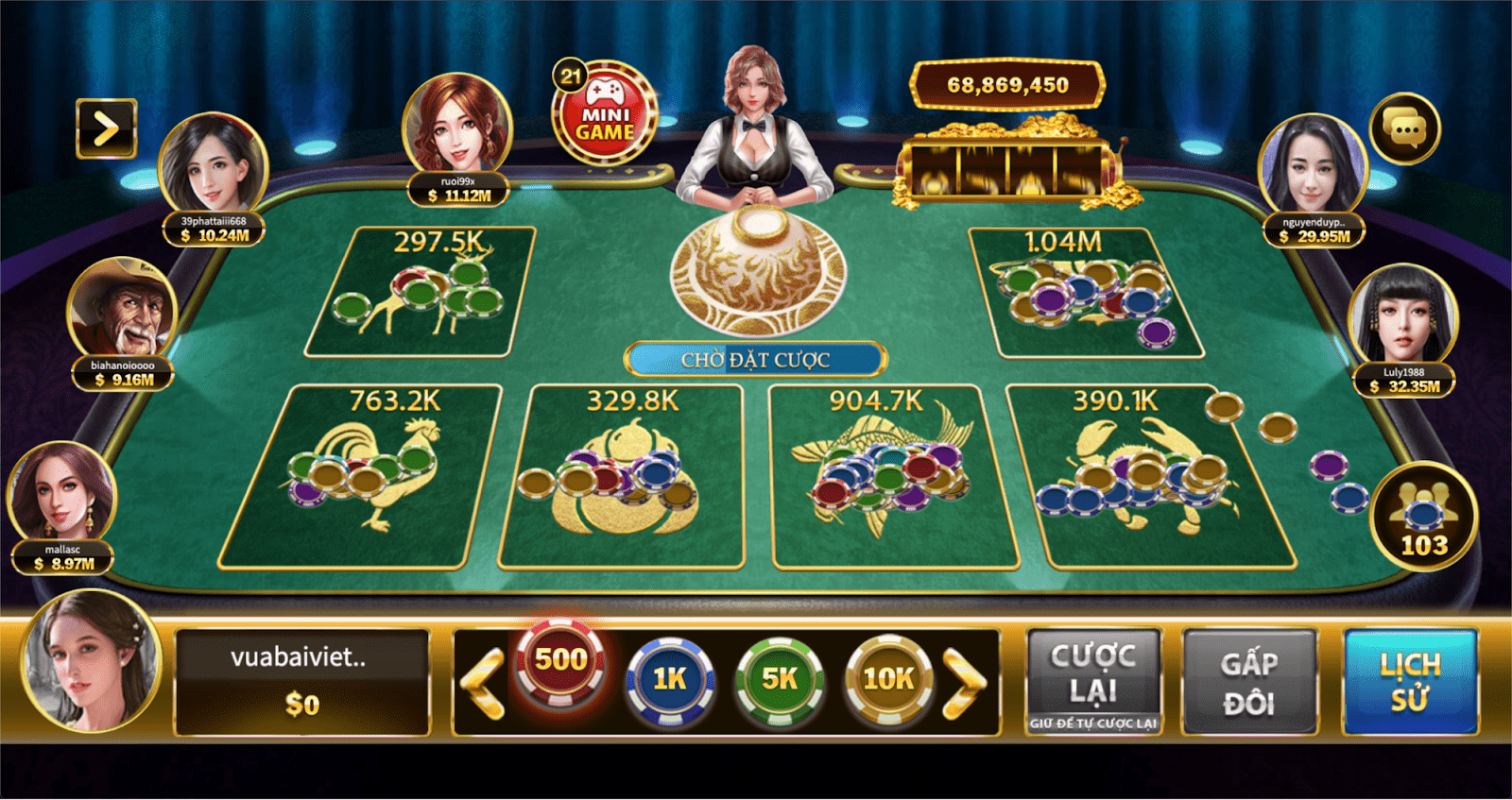Activate the GẤP ĐÔI double bet button
Image resolution: width=1512 pixels, height=800 pixels.
pos(1248,681)
